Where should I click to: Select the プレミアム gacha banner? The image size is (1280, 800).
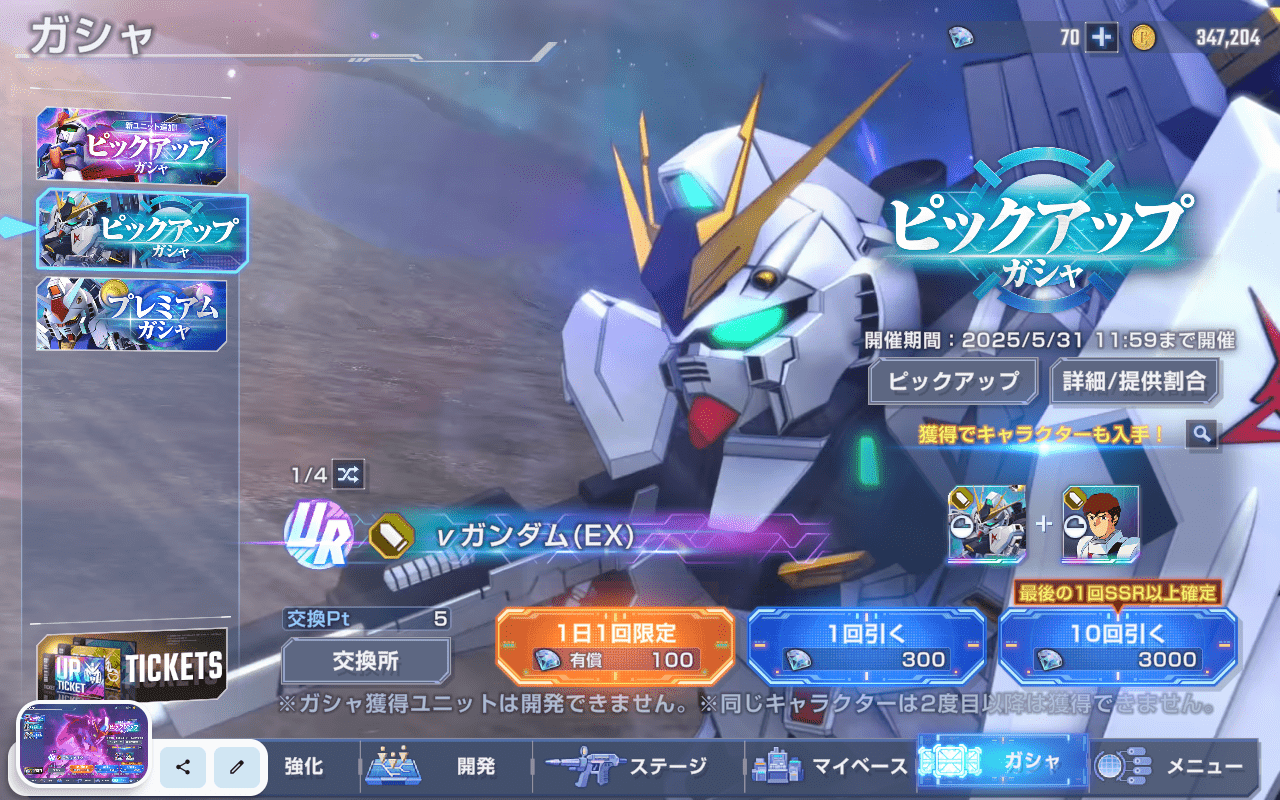click(131, 315)
